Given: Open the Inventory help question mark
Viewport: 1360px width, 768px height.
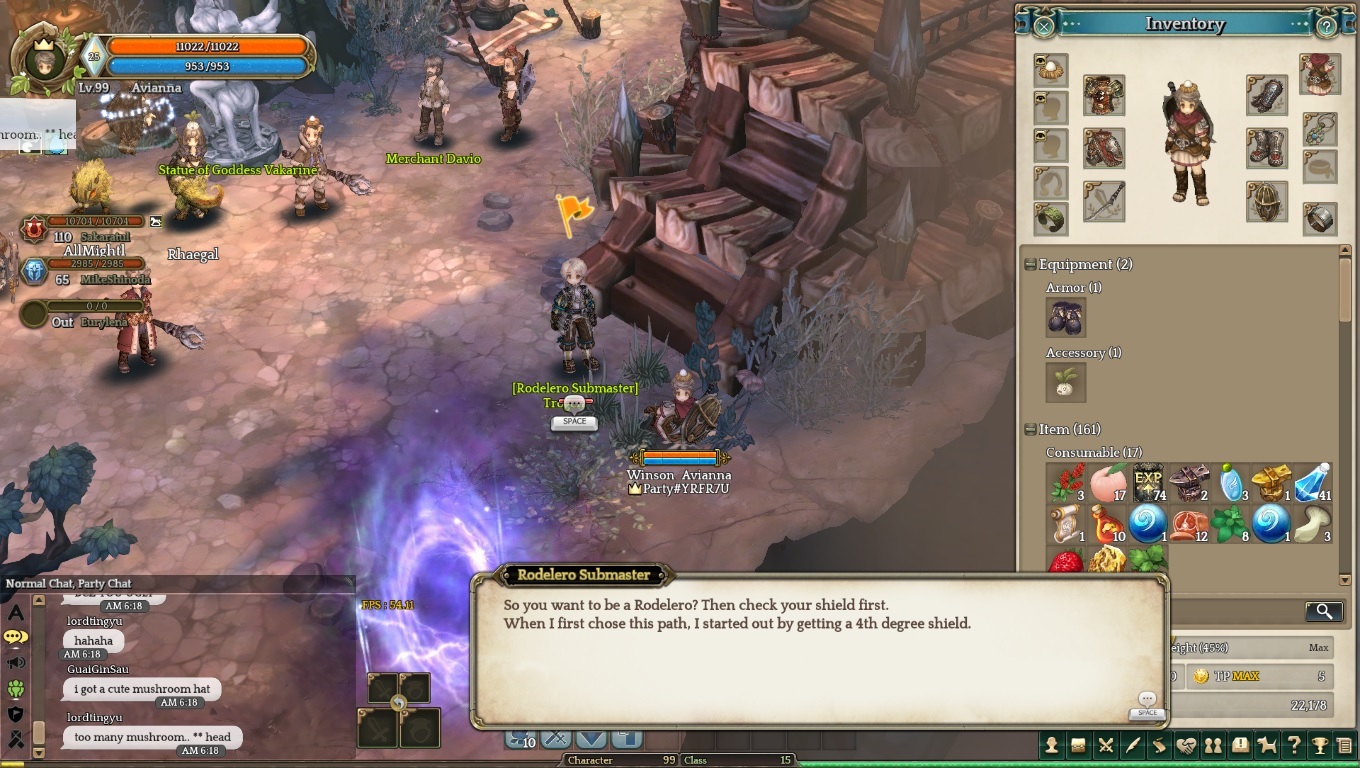Looking at the screenshot, I should click(x=1326, y=26).
